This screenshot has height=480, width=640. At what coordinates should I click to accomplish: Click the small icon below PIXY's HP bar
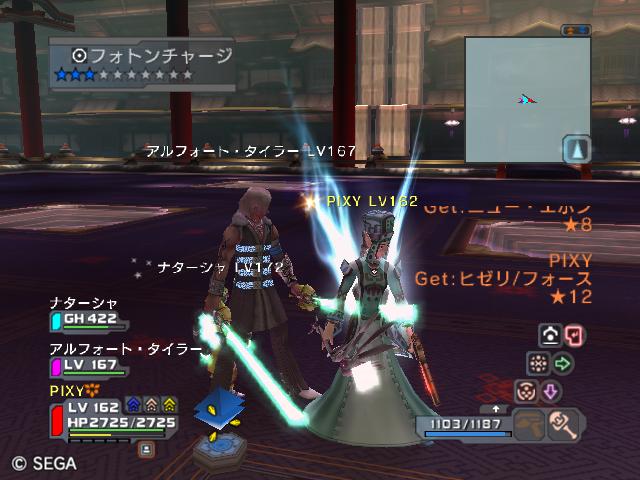146,449
